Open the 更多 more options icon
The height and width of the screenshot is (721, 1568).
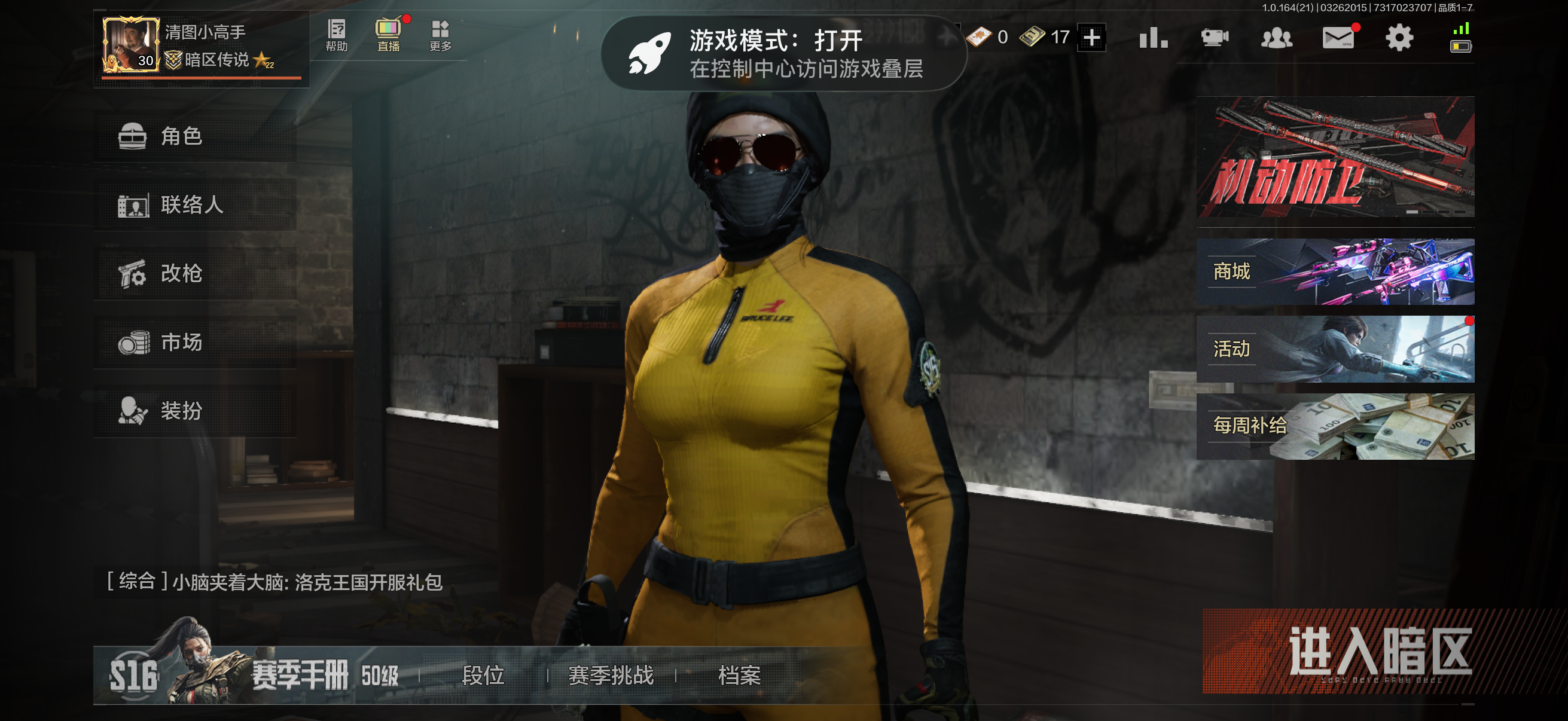[441, 36]
